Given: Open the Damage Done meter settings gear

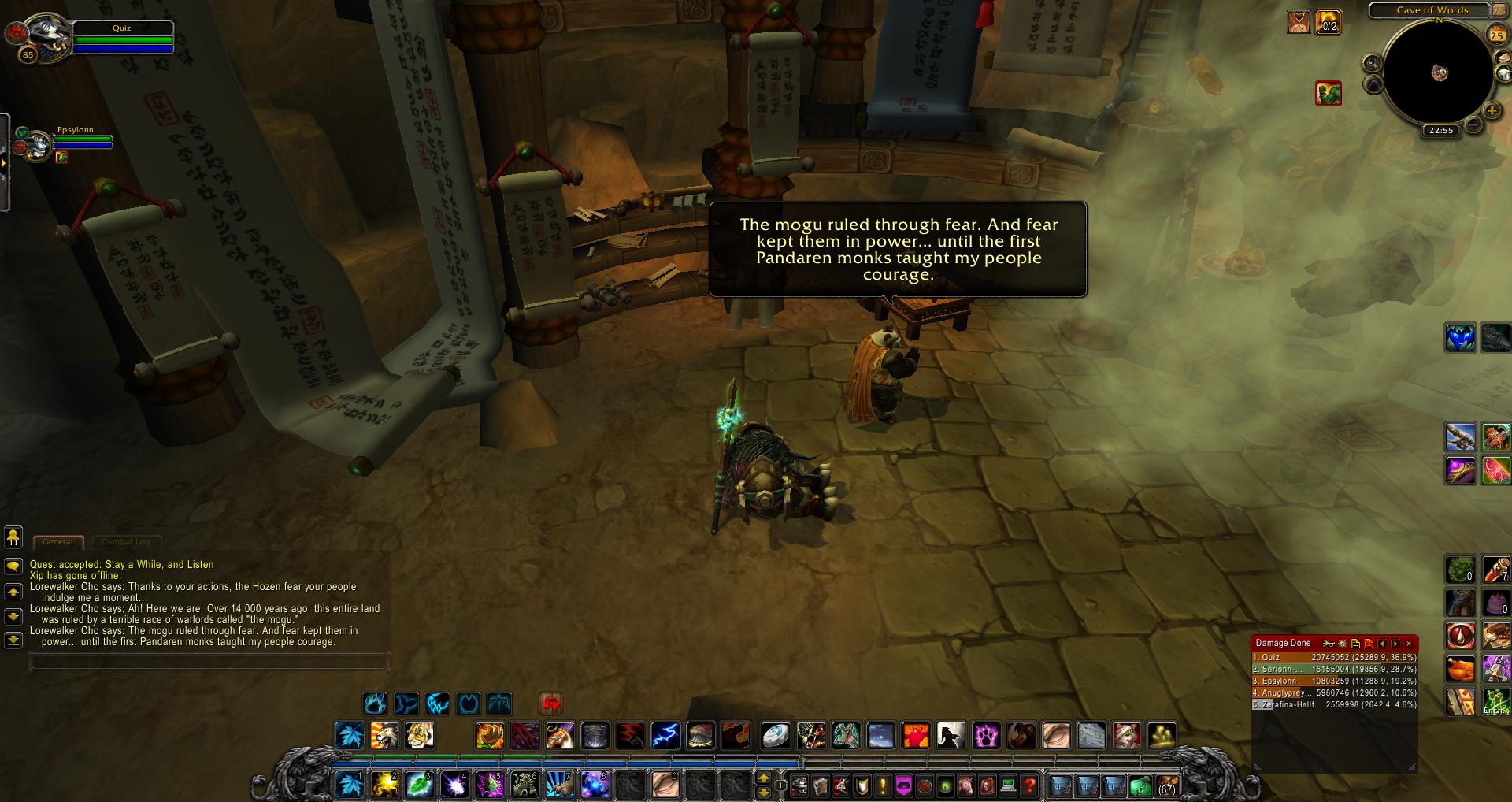Looking at the screenshot, I should tap(1343, 644).
